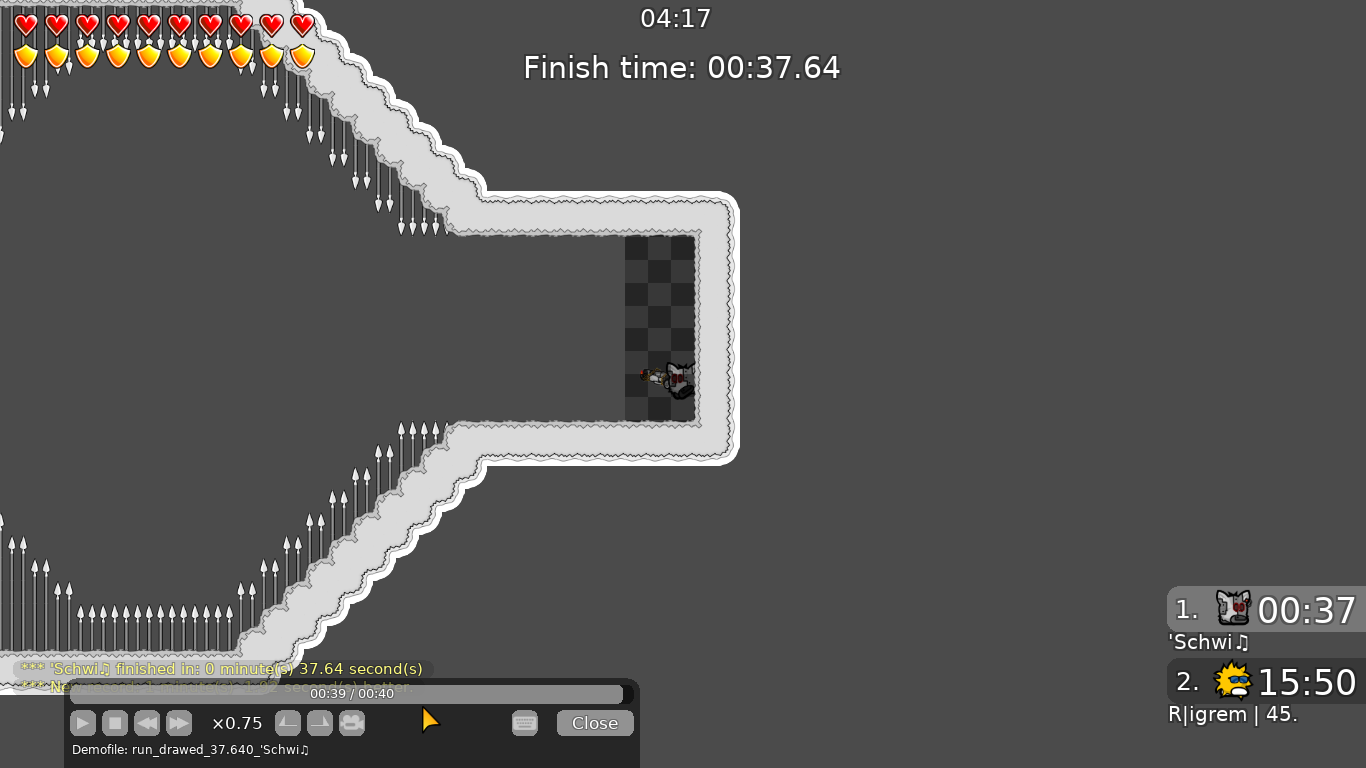Image resolution: width=1366 pixels, height=768 pixels.
Task: Open the demo render camera tool
Action: click(352, 723)
